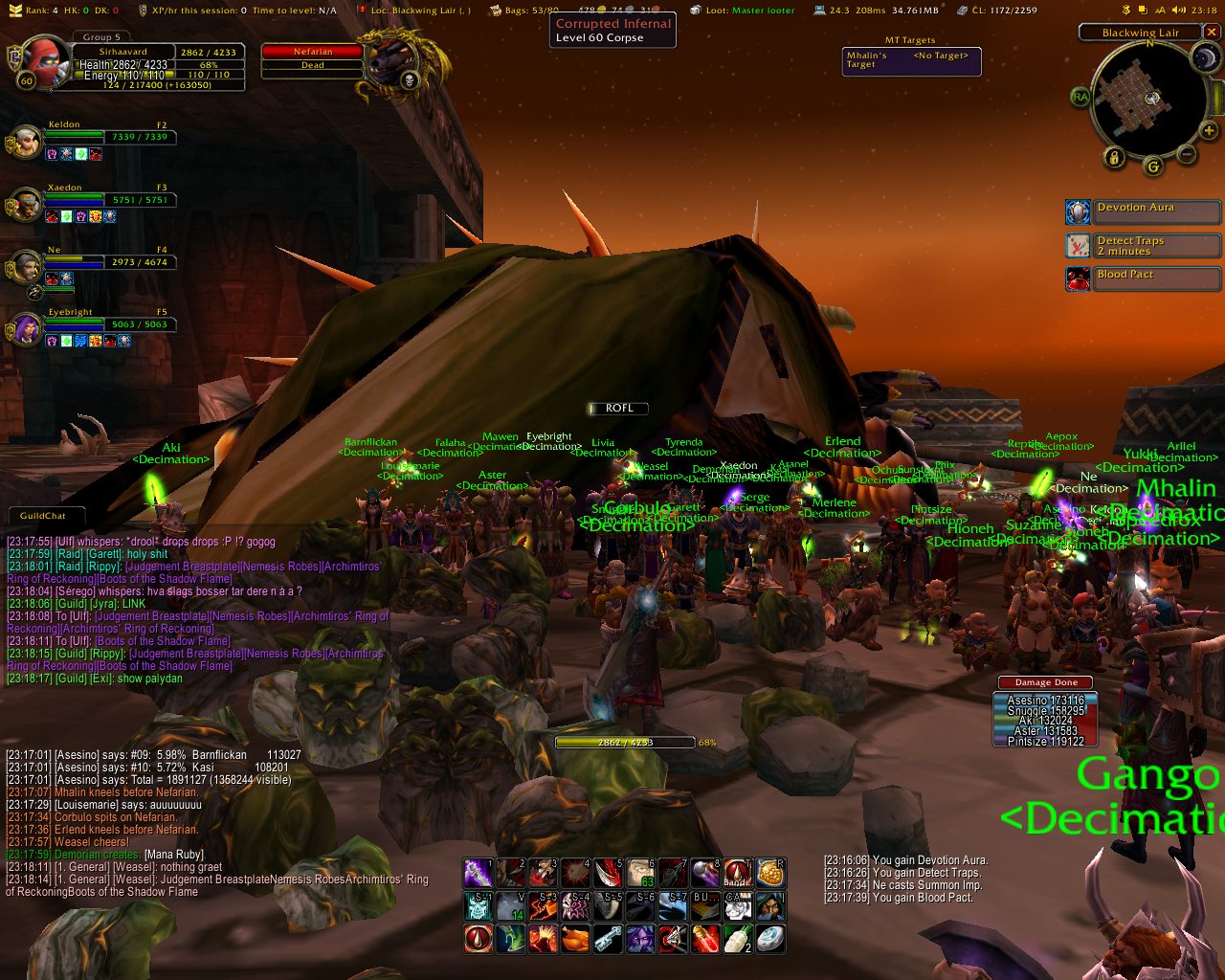Use the bandage action slot
This screenshot has width=1225, height=980.
coord(737,873)
